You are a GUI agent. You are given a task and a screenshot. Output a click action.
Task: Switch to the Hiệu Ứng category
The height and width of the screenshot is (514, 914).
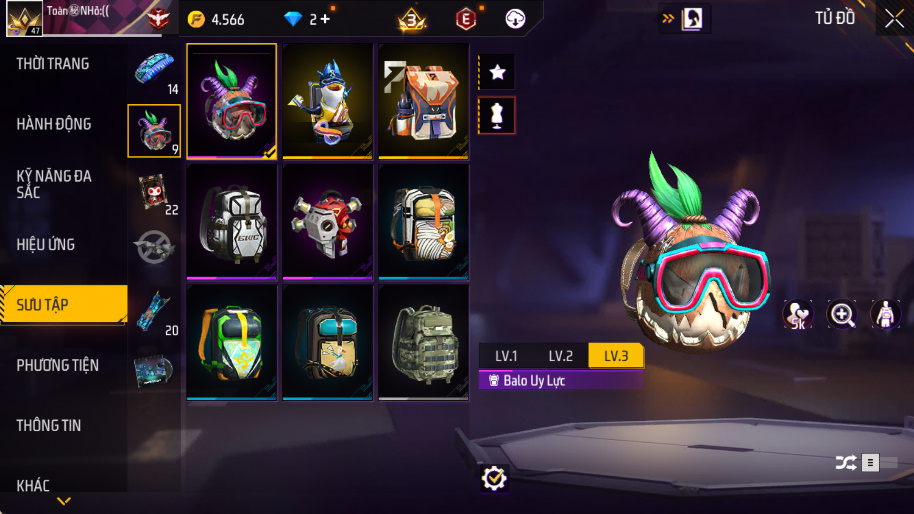pyautogui.click(x=46, y=244)
